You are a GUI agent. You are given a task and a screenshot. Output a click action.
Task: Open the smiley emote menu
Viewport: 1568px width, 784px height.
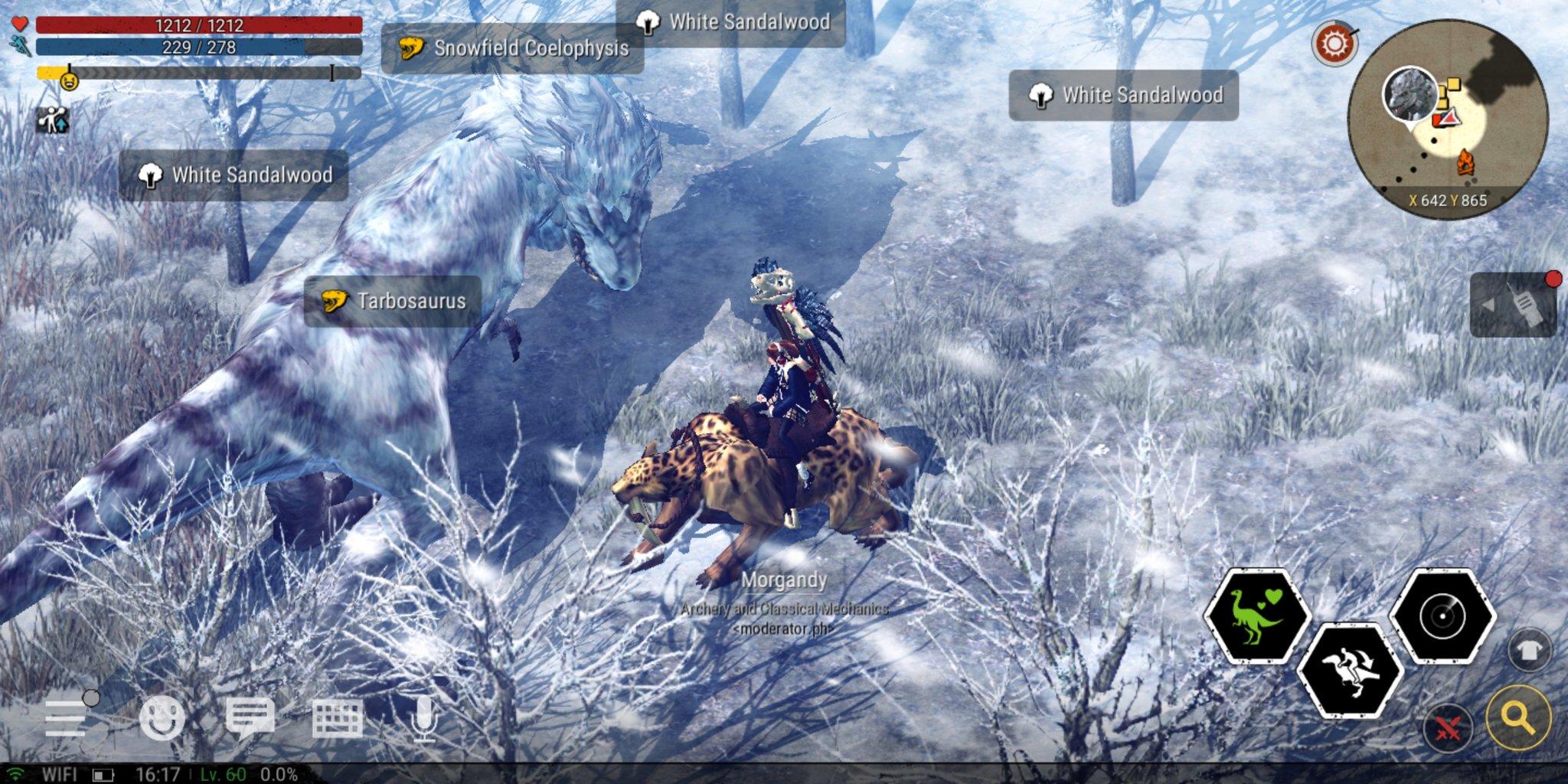162,719
